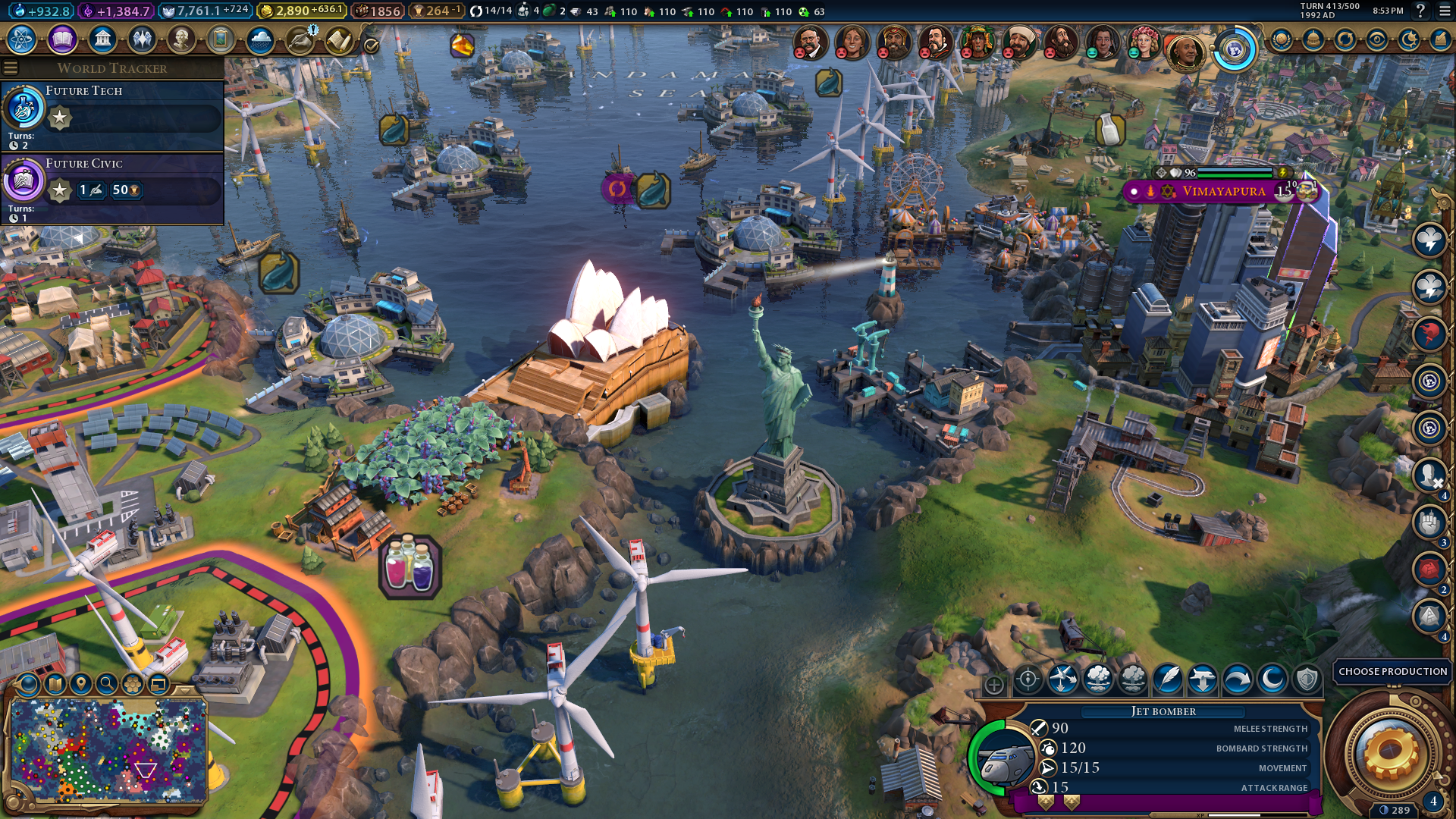Image resolution: width=1456 pixels, height=819 pixels.
Task: Open the Civics tree book icon
Action: coord(62,39)
